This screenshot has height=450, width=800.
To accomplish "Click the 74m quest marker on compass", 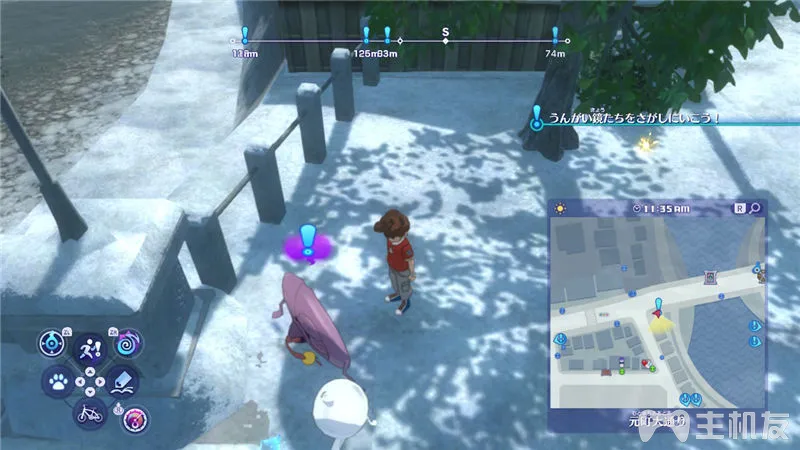I will 556,38.
